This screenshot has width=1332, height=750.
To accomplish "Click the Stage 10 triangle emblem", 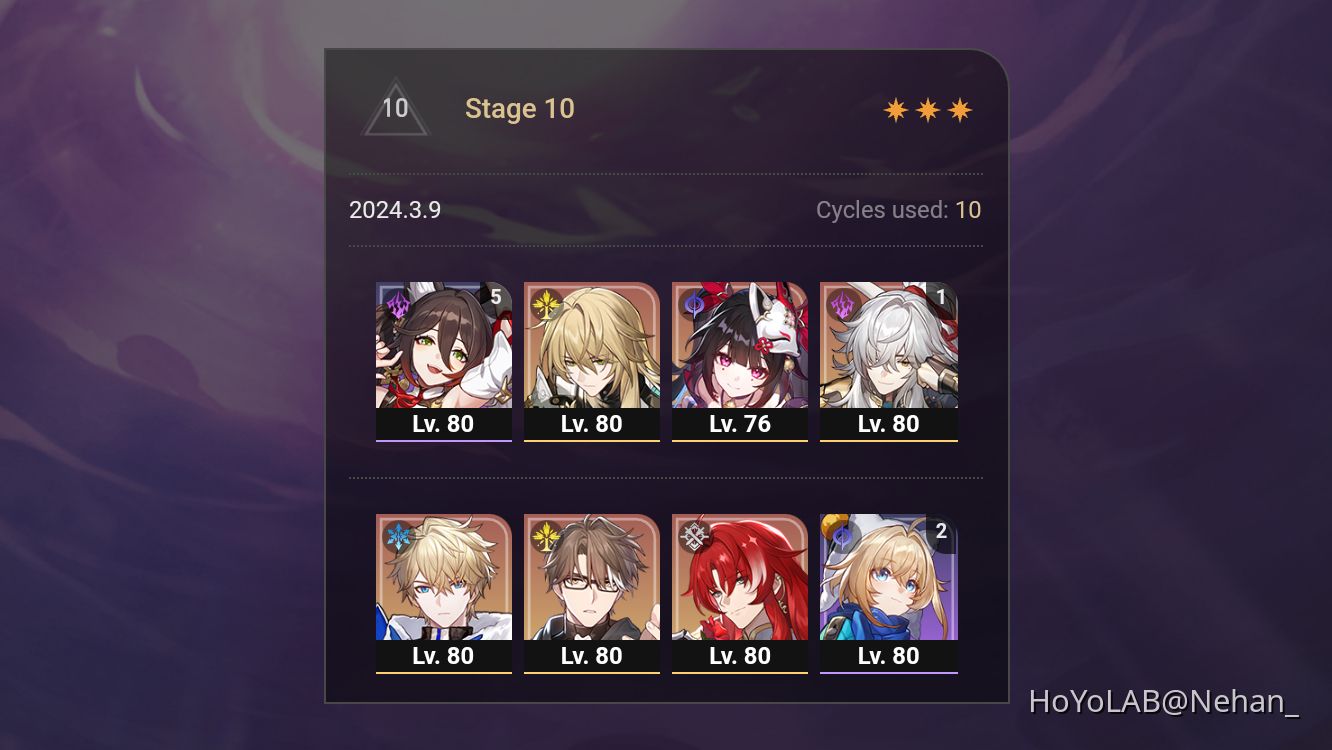I will pyautogui.click(x=396, y=108).
